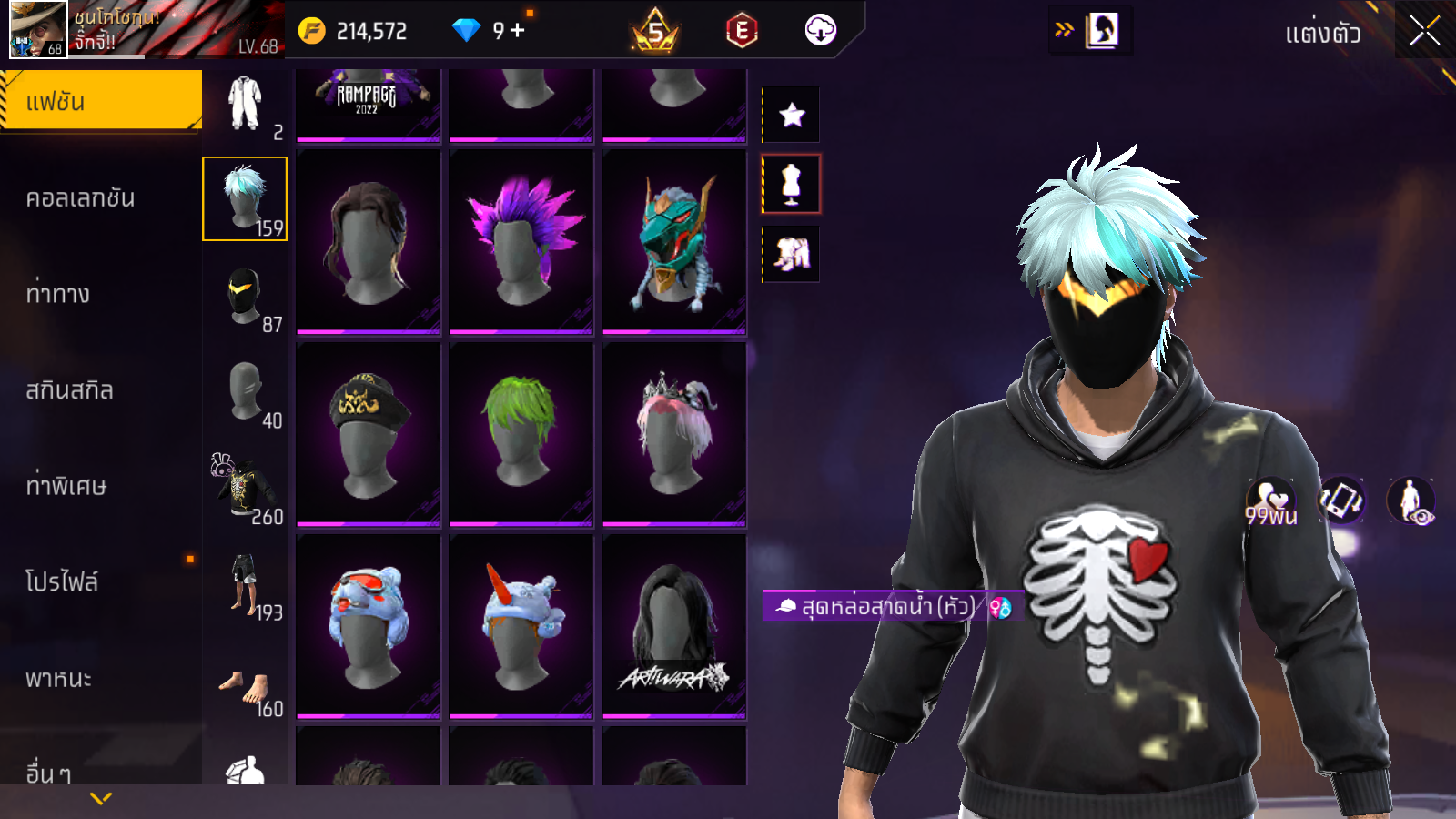Open the cloud download icon
This screenshot has width=1456, height=819.
[x=820, y=31]
